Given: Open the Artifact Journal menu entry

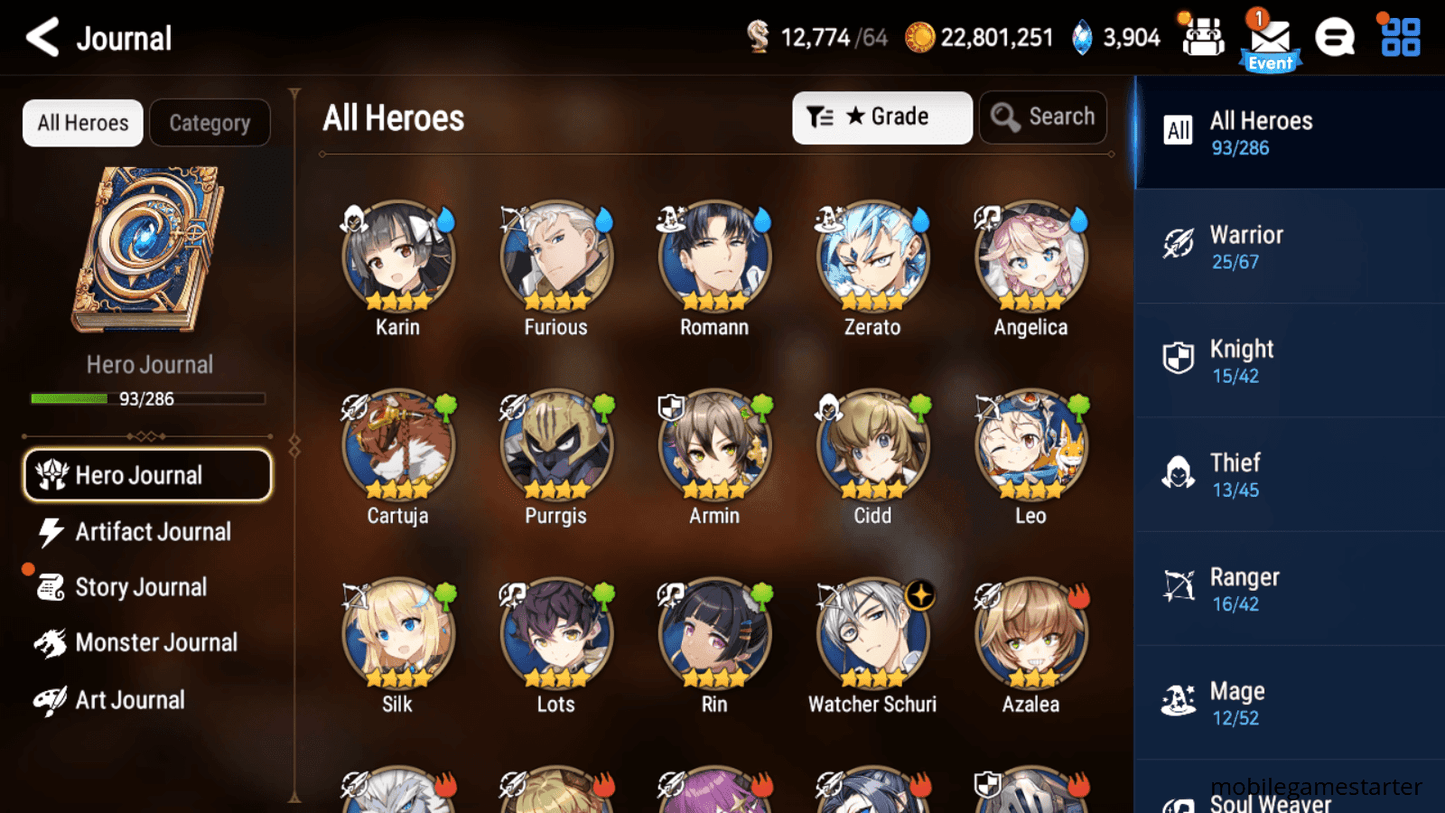Looking at the screenshot, I should 150,531.
